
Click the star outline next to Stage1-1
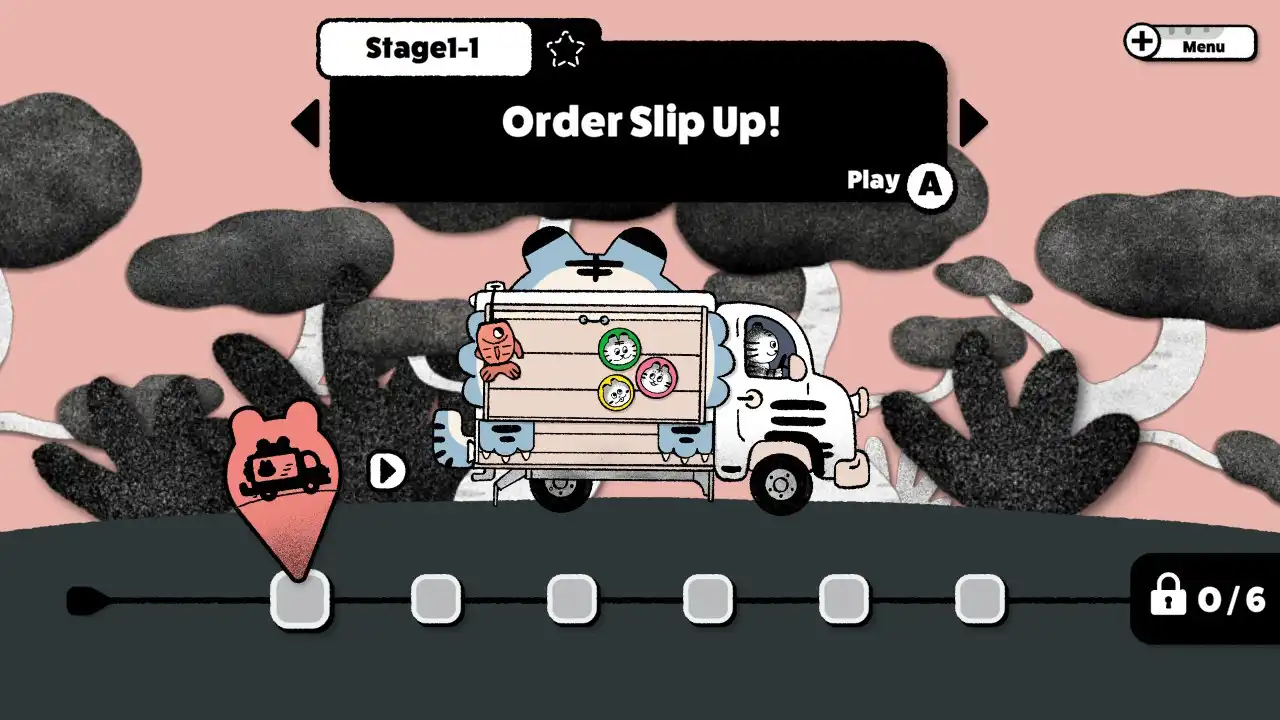point(566,46)
